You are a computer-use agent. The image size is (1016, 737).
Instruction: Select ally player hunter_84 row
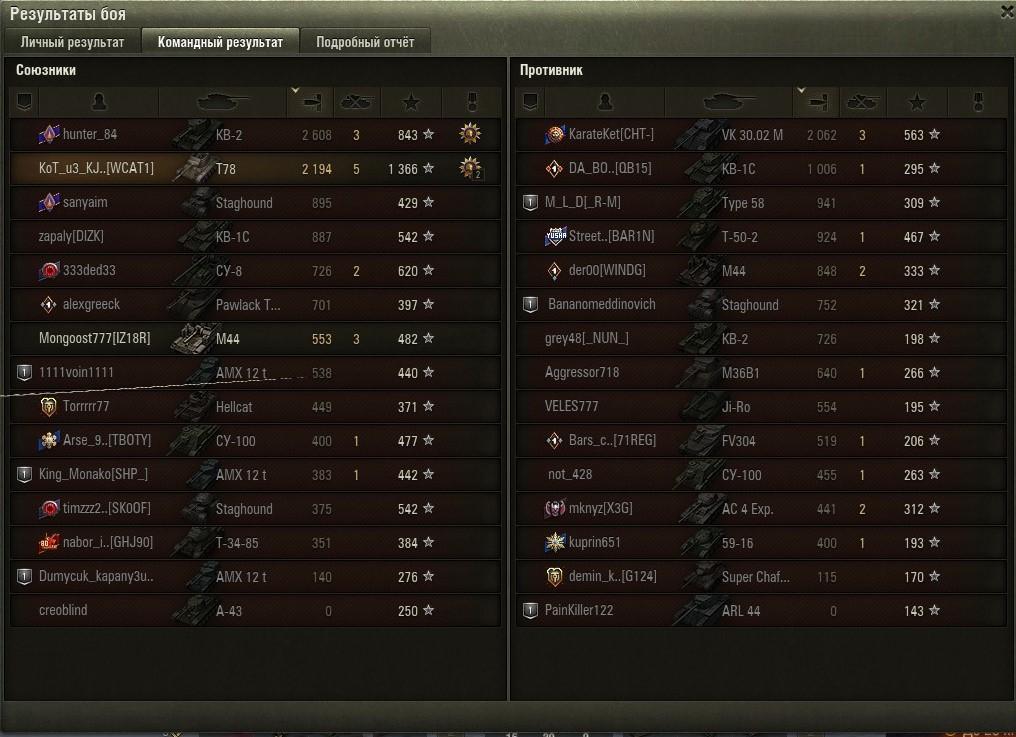tap(90, 135)
